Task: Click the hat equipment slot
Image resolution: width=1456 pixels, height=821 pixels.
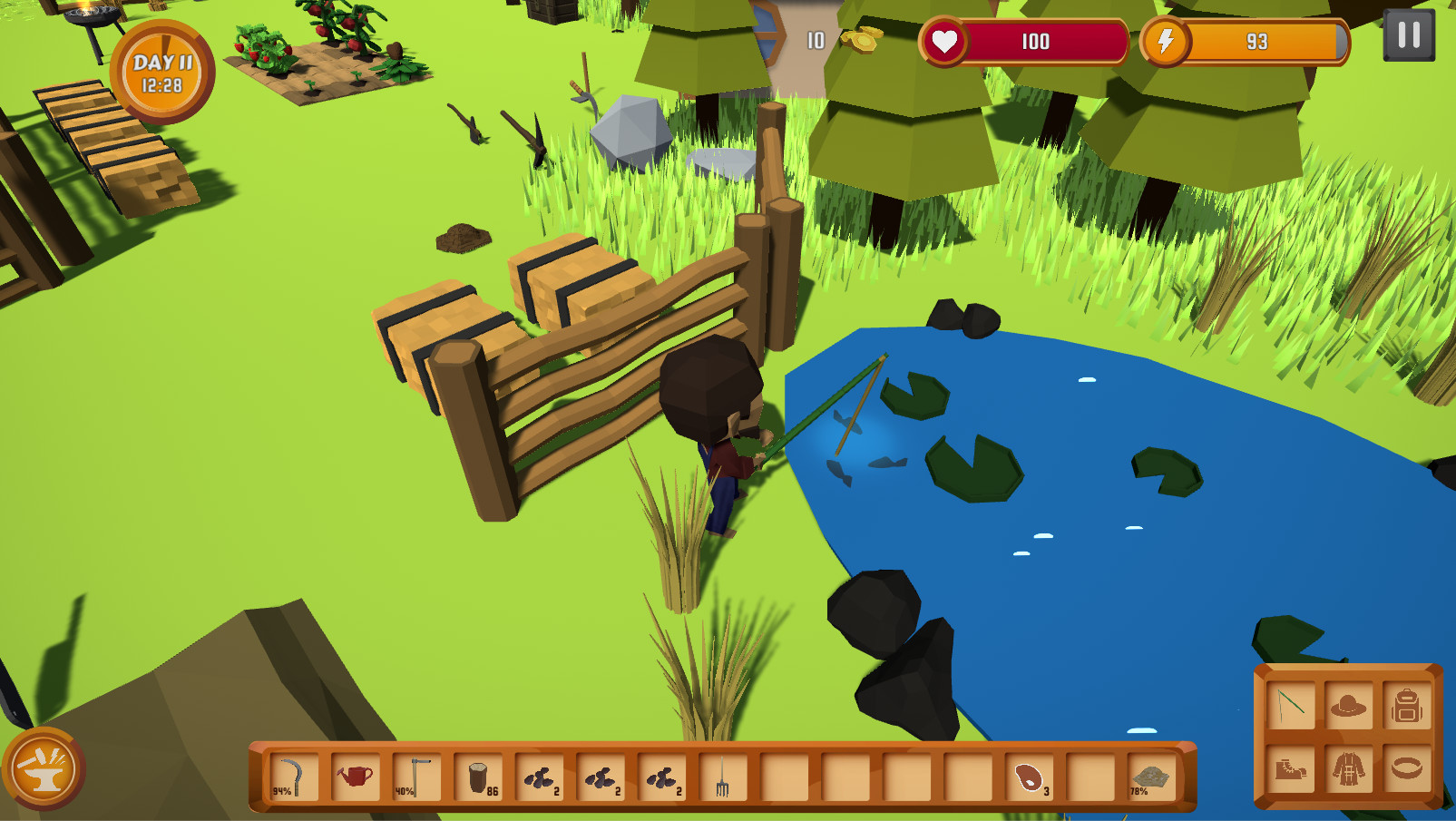Action: [1347, 705]
